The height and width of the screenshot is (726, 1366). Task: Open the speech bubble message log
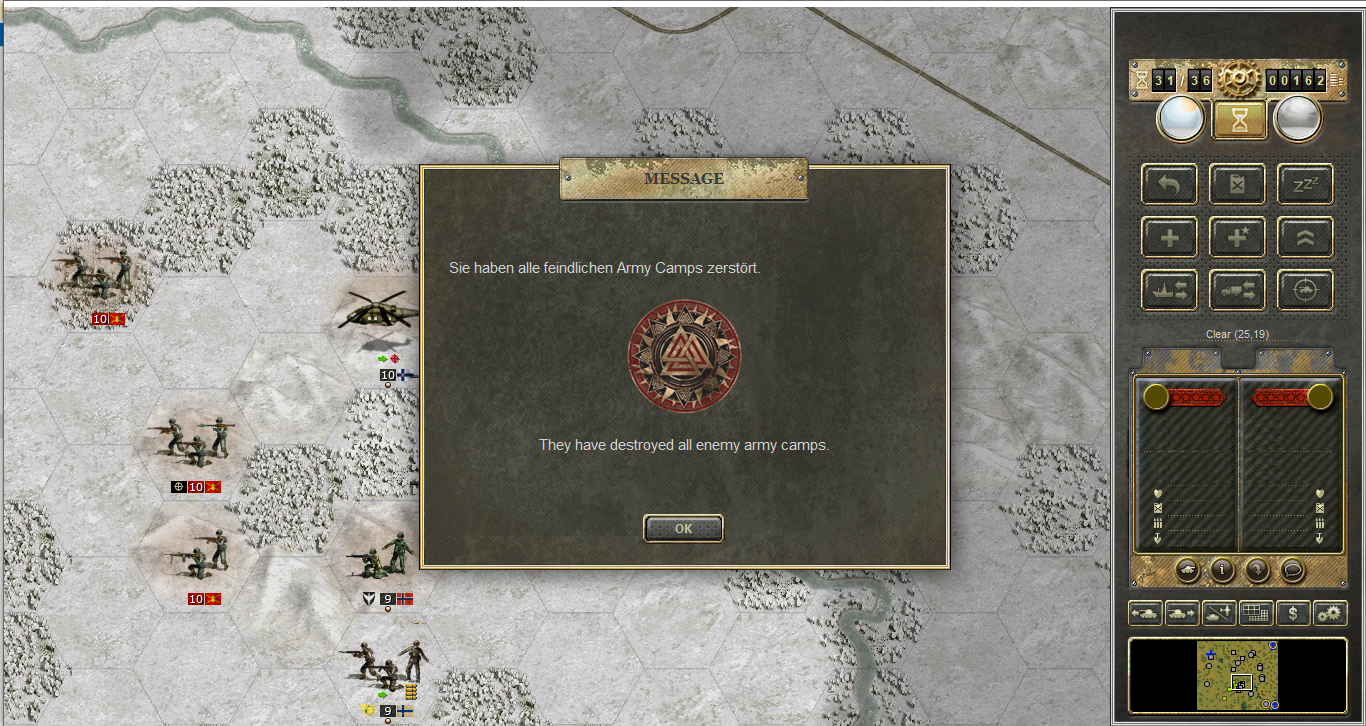(1292, 570)
